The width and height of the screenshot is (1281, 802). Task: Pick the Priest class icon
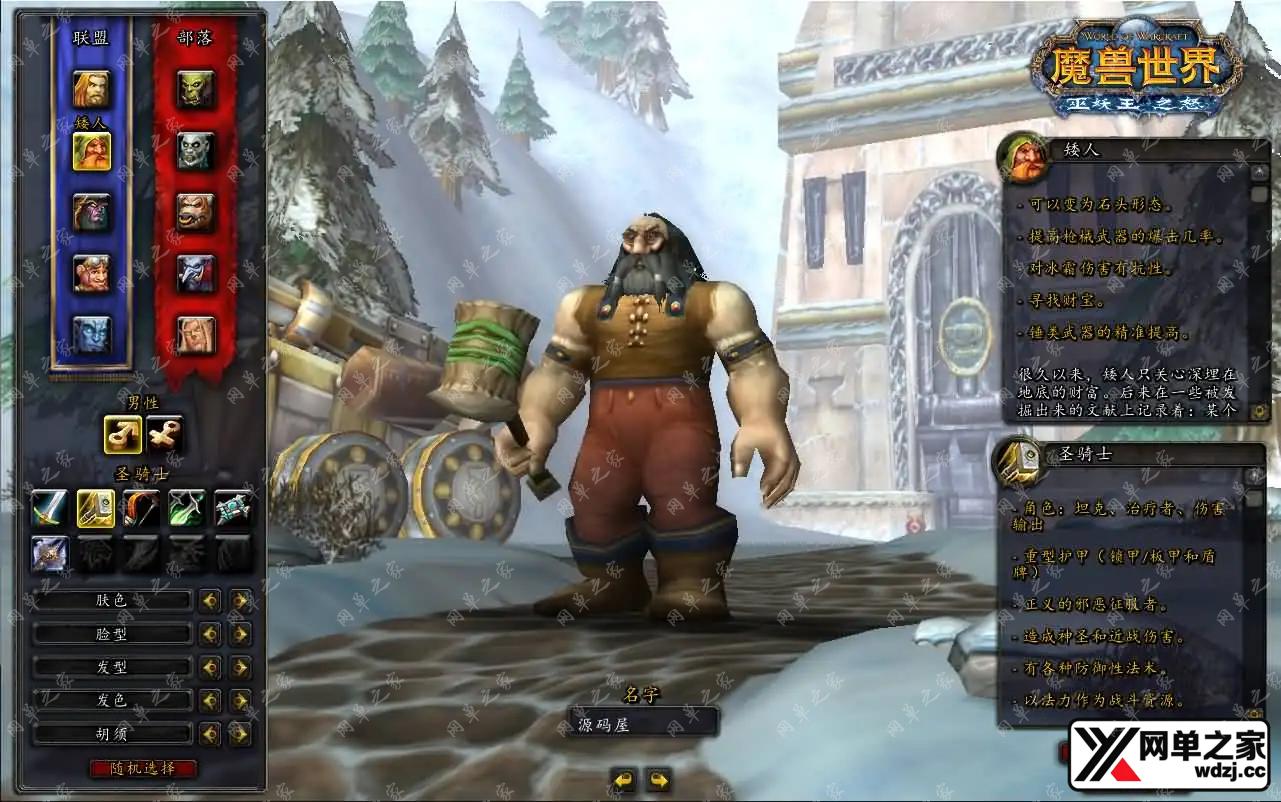pos(233,509)
